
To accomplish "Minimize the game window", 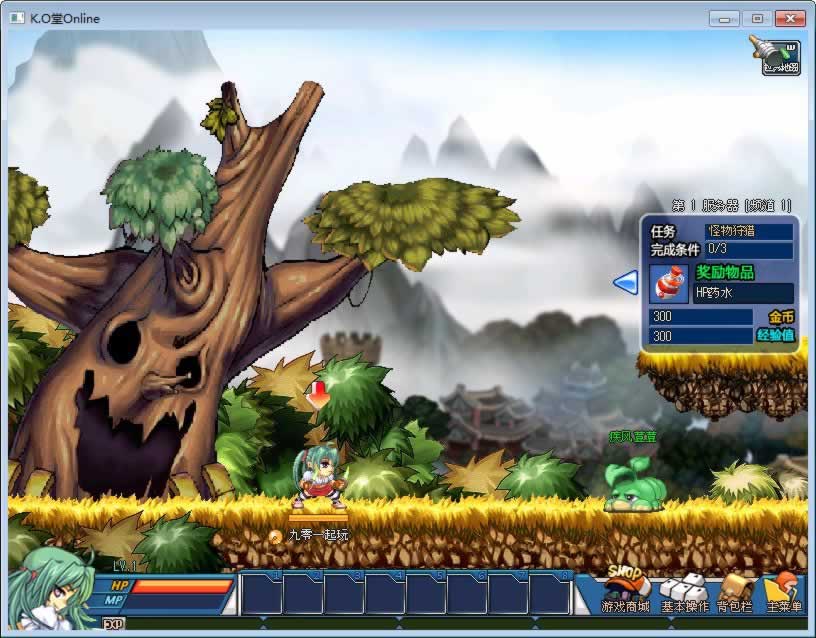I will (x=724, y=18).
